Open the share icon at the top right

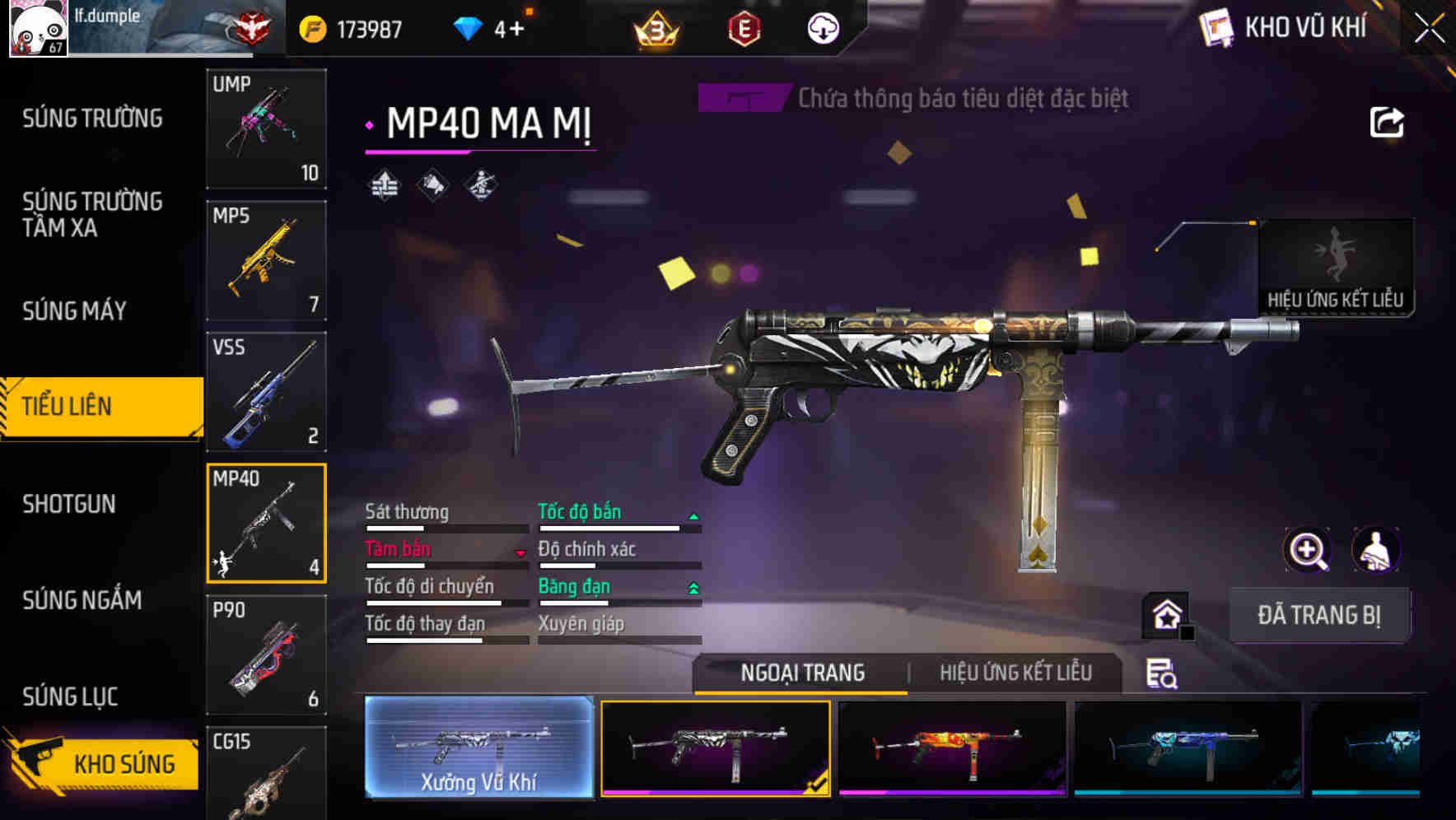tap(1388, 121)
